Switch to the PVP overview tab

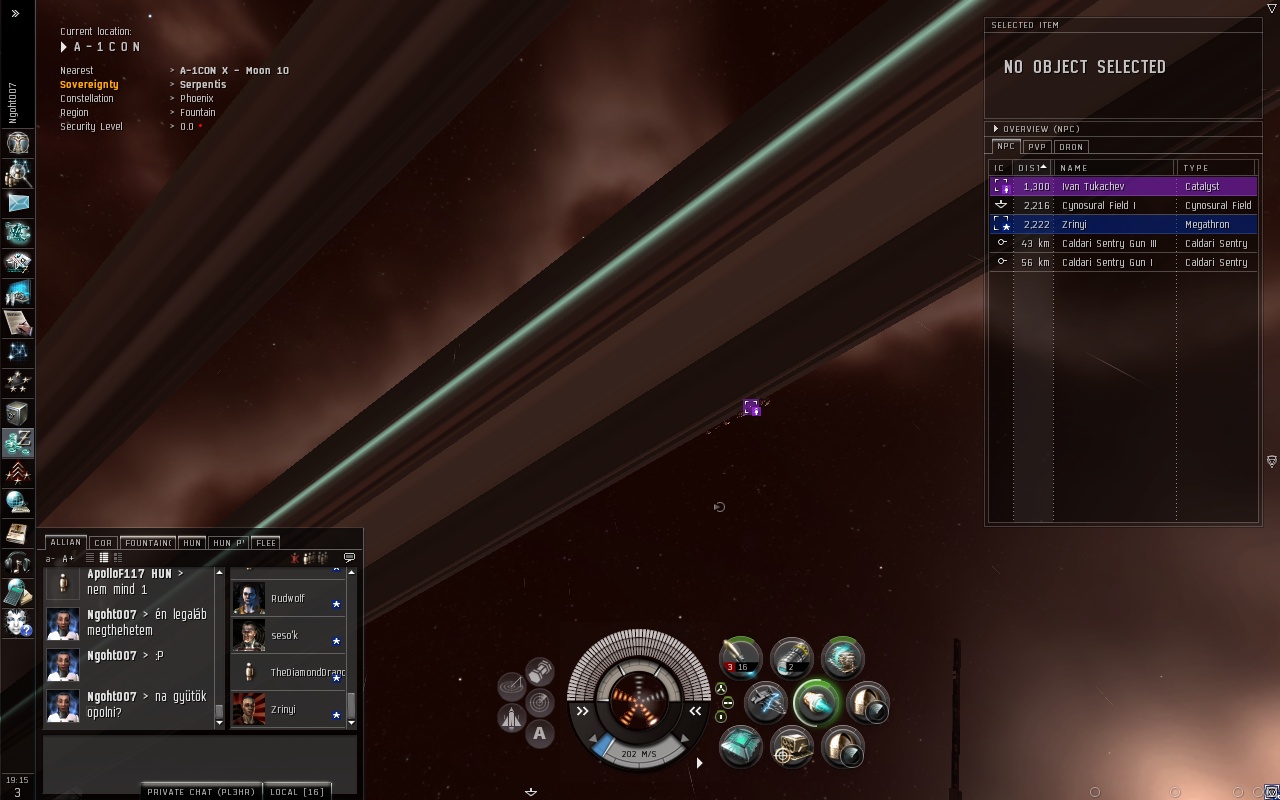coord(1037,147)
